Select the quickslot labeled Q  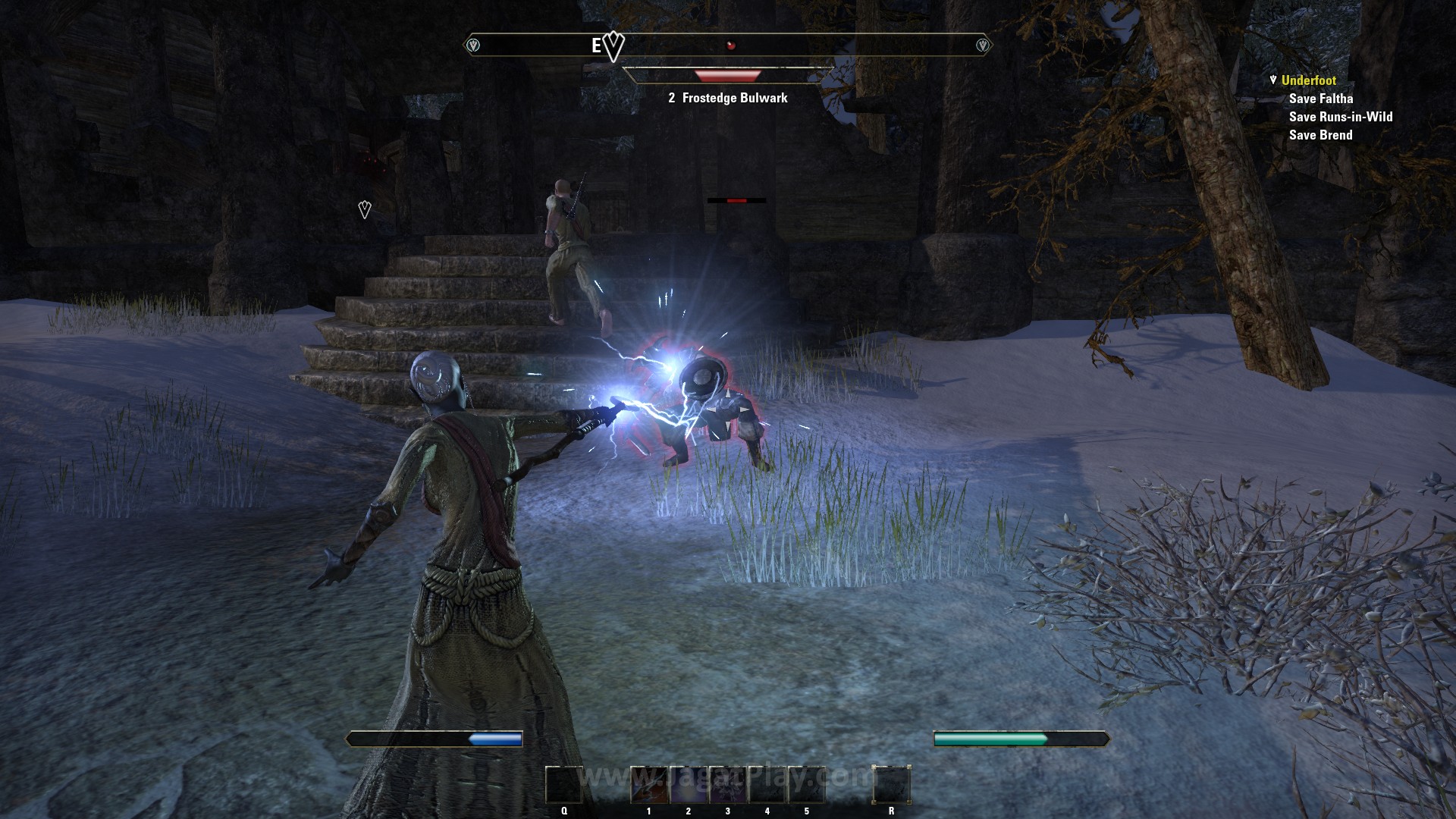(x=564, y=785)
